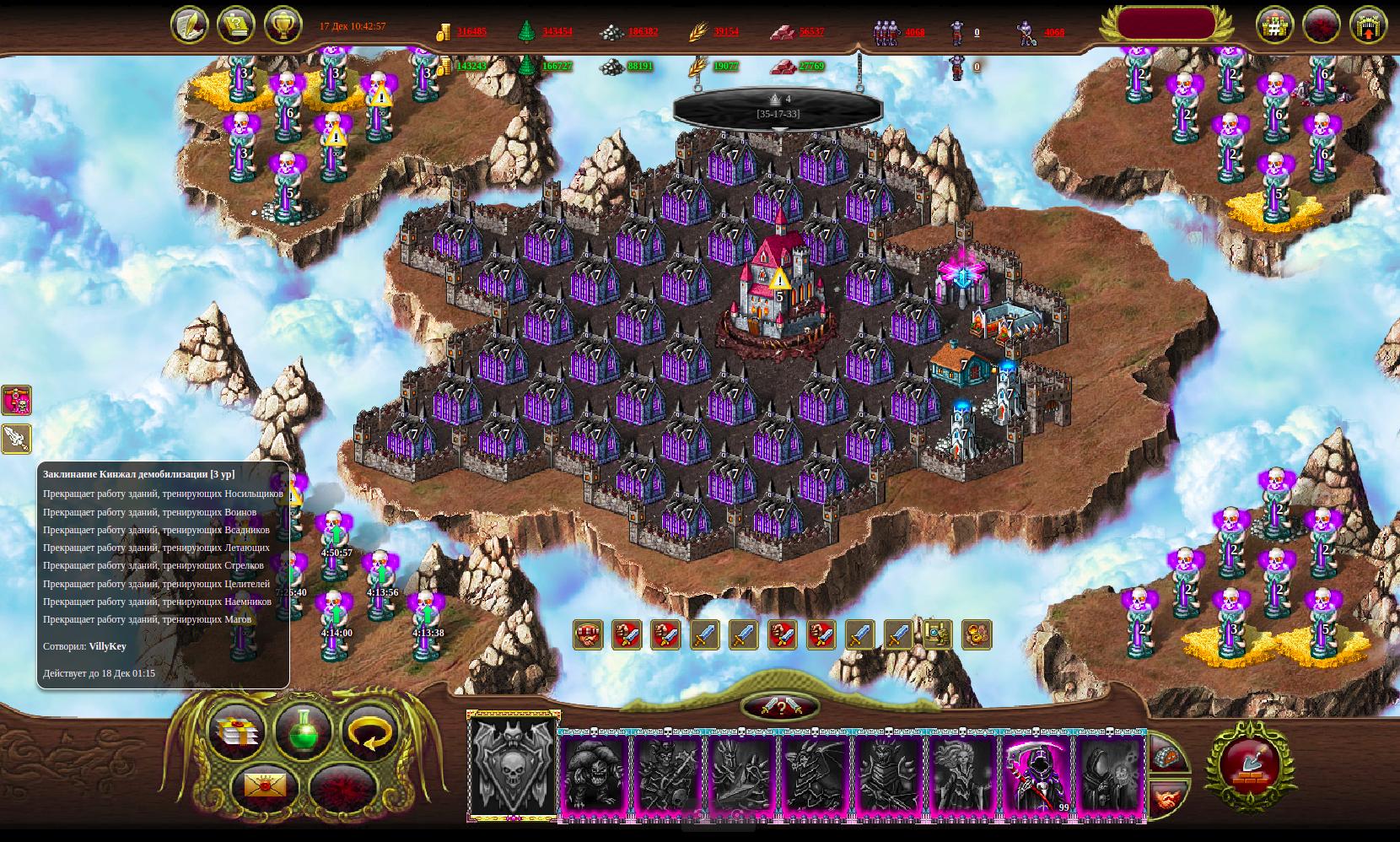Click the crossed swords question-mark button
This screenshot has width=1400, height=842.
pyautogui.click(x=780, y=707)
